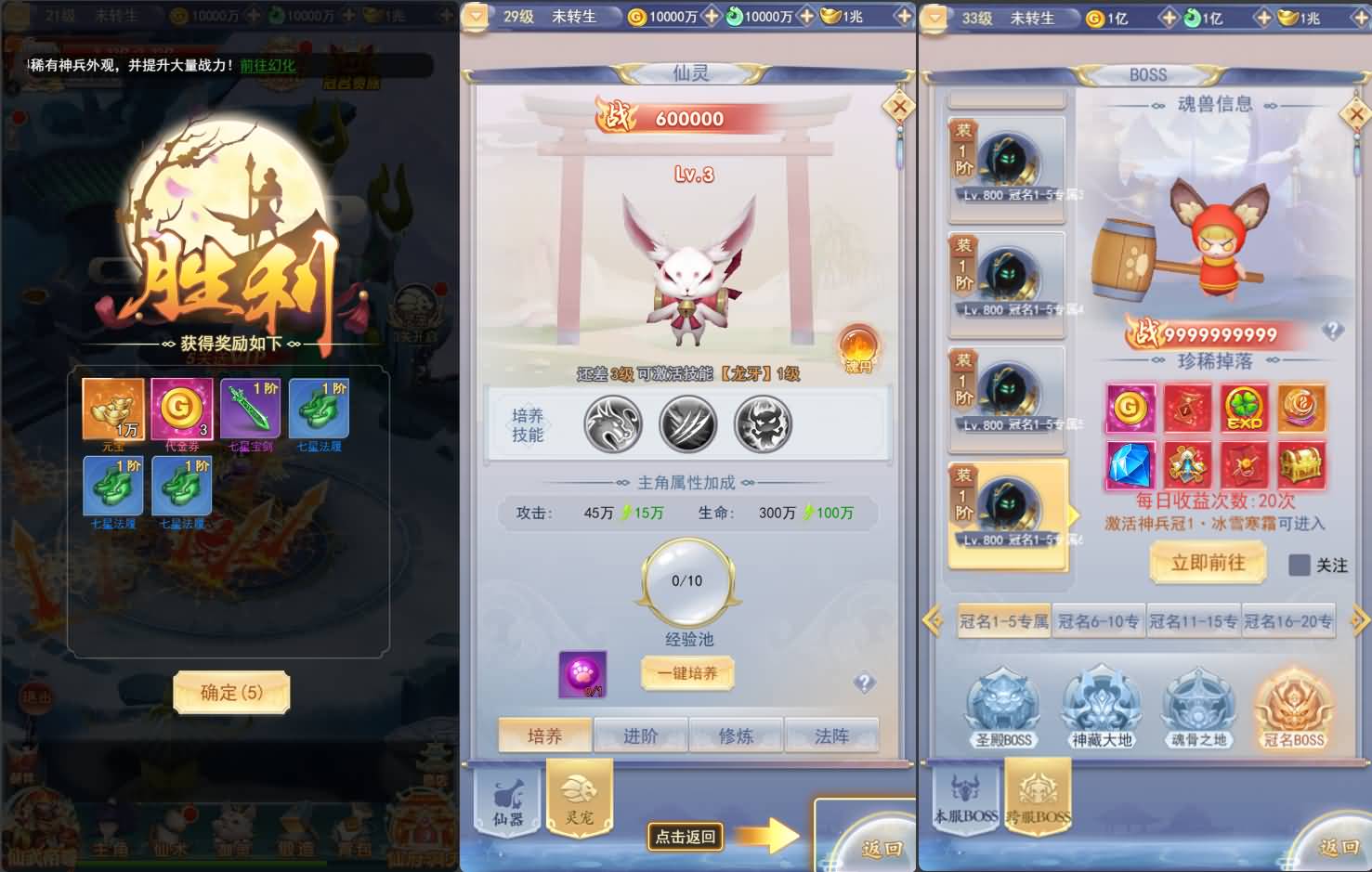Select the 仙器 (immortal weapon) panel icon
1372x872 pixels.
pyautogui.click(x=506, y=800)
